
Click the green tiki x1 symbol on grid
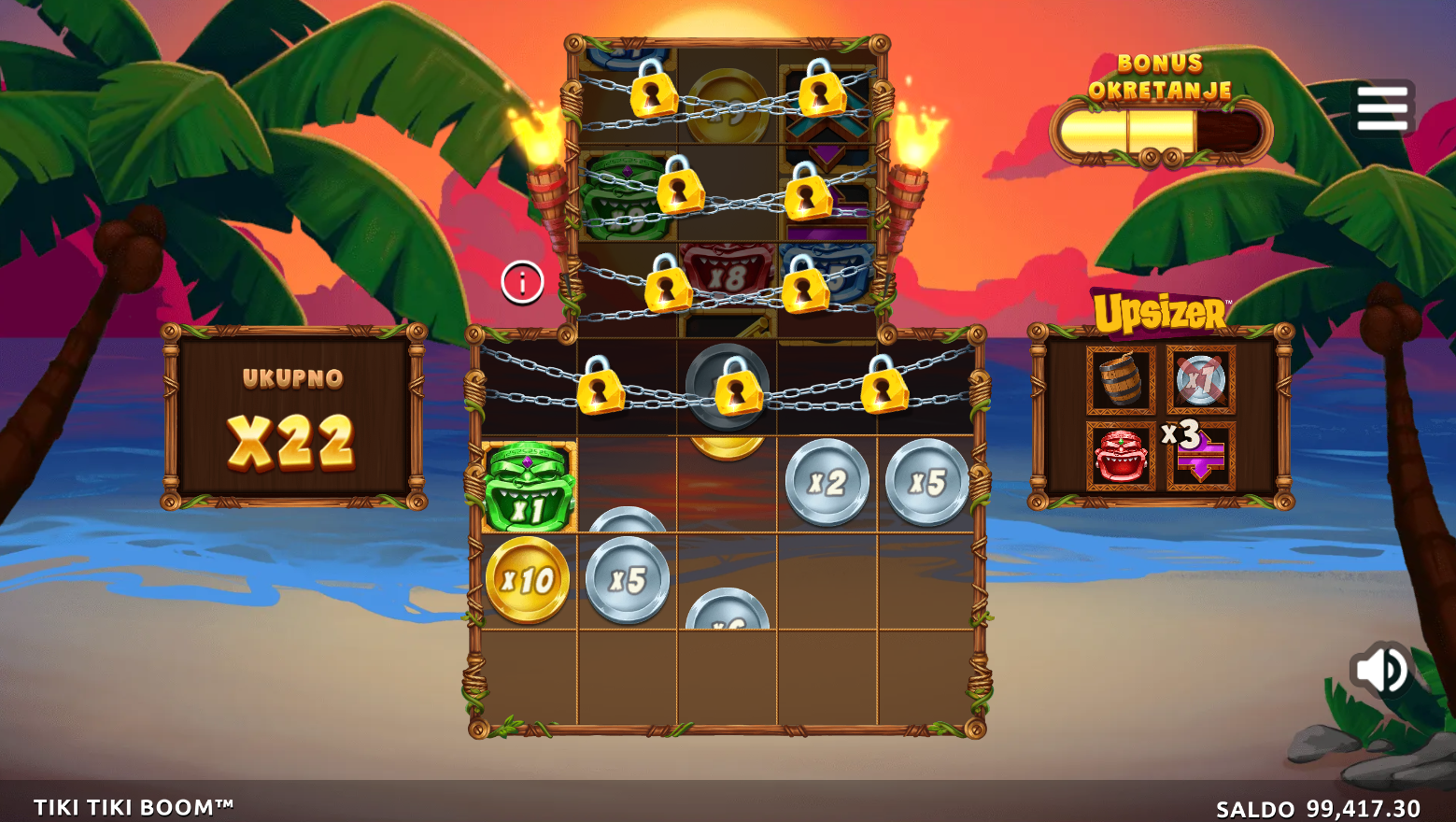(526, 486)
